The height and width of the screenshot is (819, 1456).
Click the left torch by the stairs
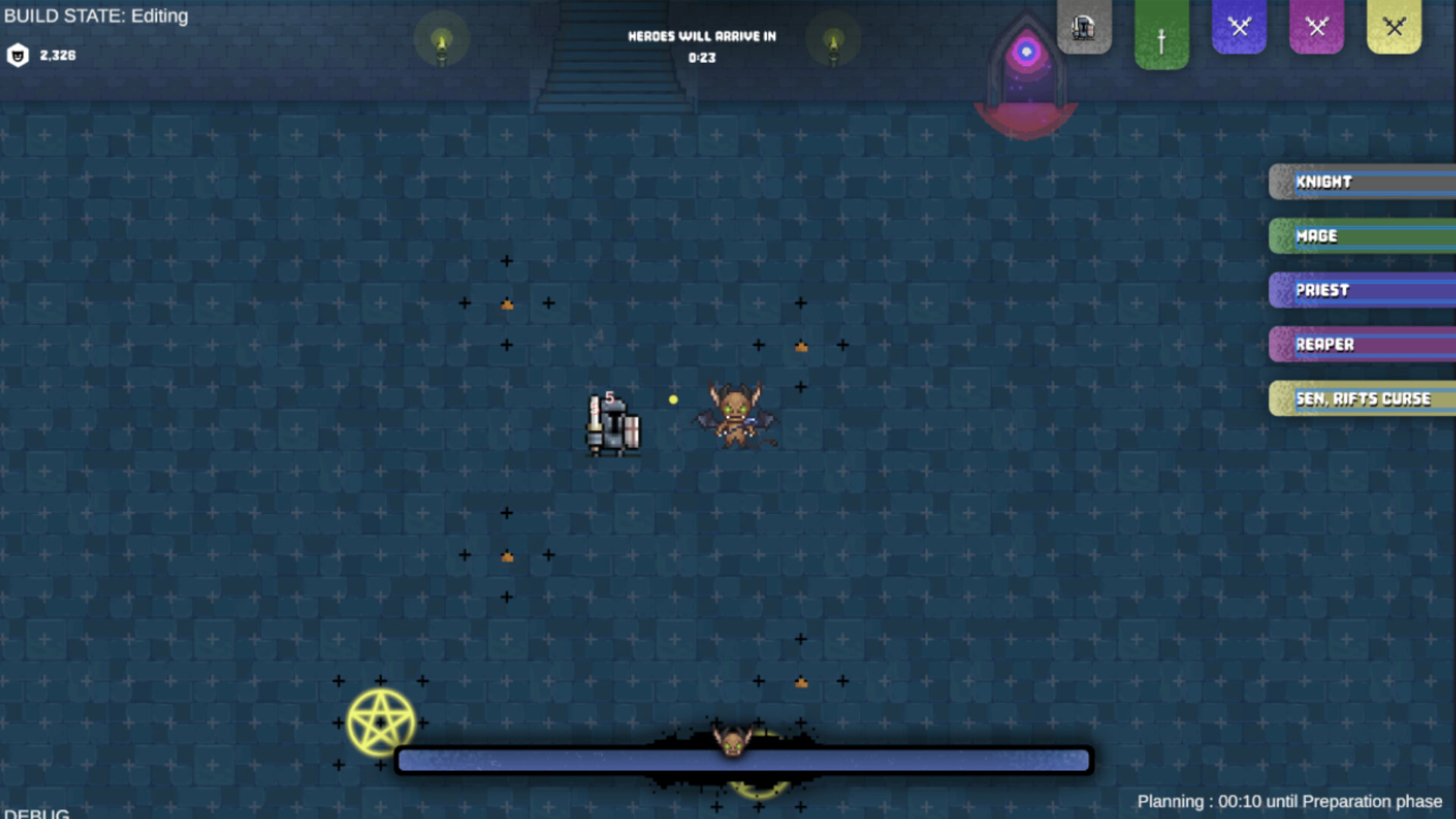pyautogui.click(x=442, y=43)
